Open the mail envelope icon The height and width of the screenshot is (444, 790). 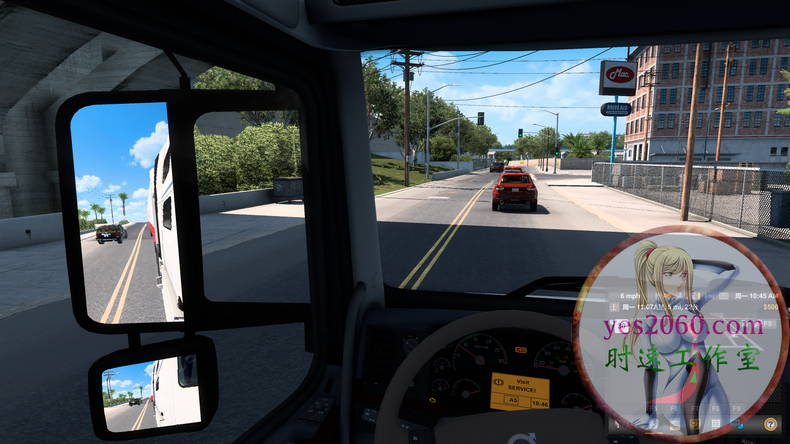(x=617, y=424)
